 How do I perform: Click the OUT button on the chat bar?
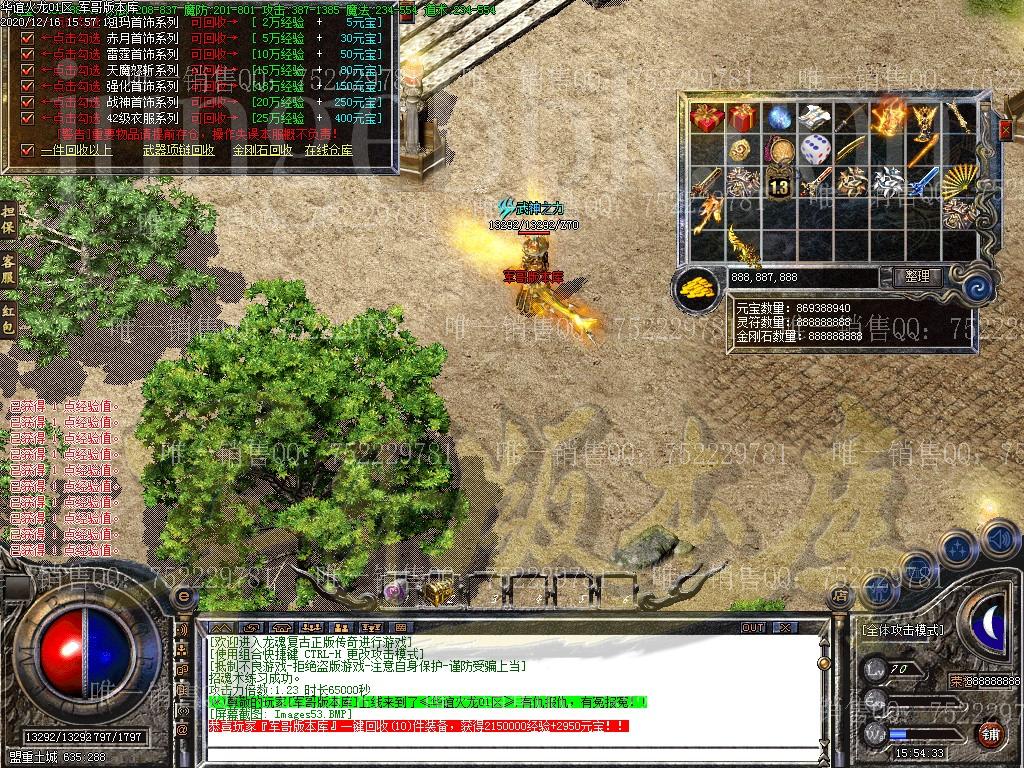tap(753, 627)
